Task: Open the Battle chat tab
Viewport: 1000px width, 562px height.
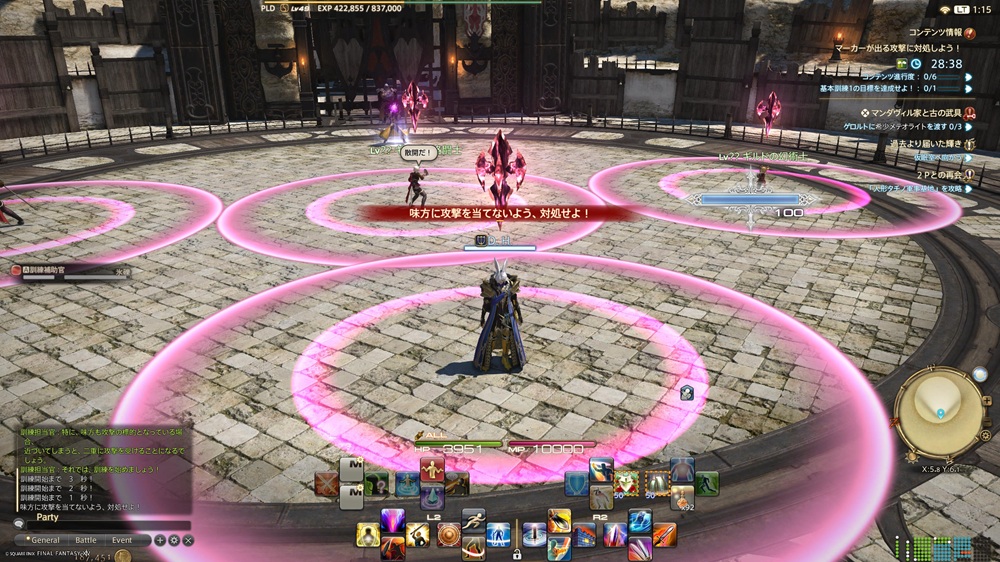Action: (85, 540)
